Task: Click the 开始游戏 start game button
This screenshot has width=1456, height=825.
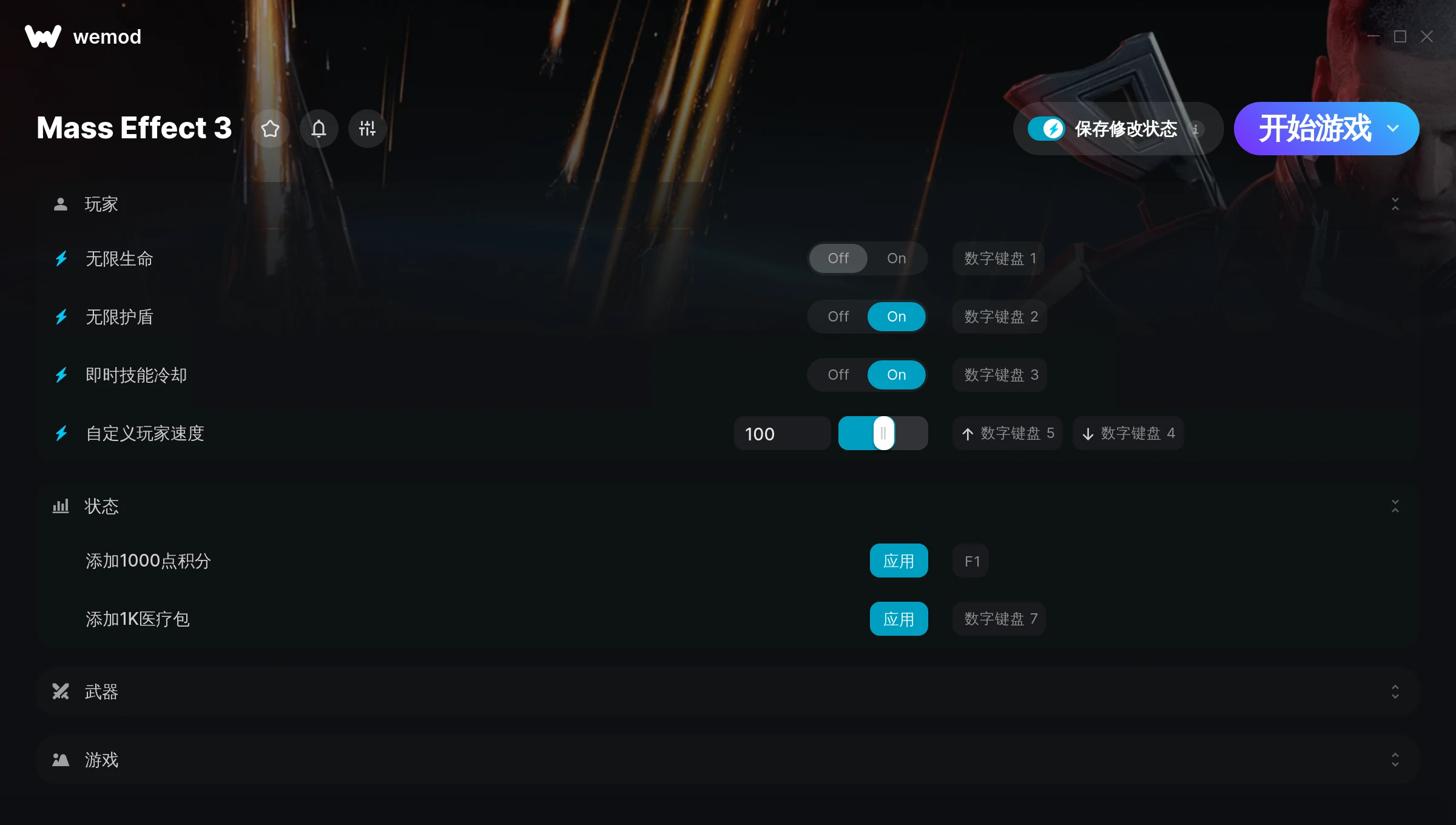Action: click(1314, 129)
